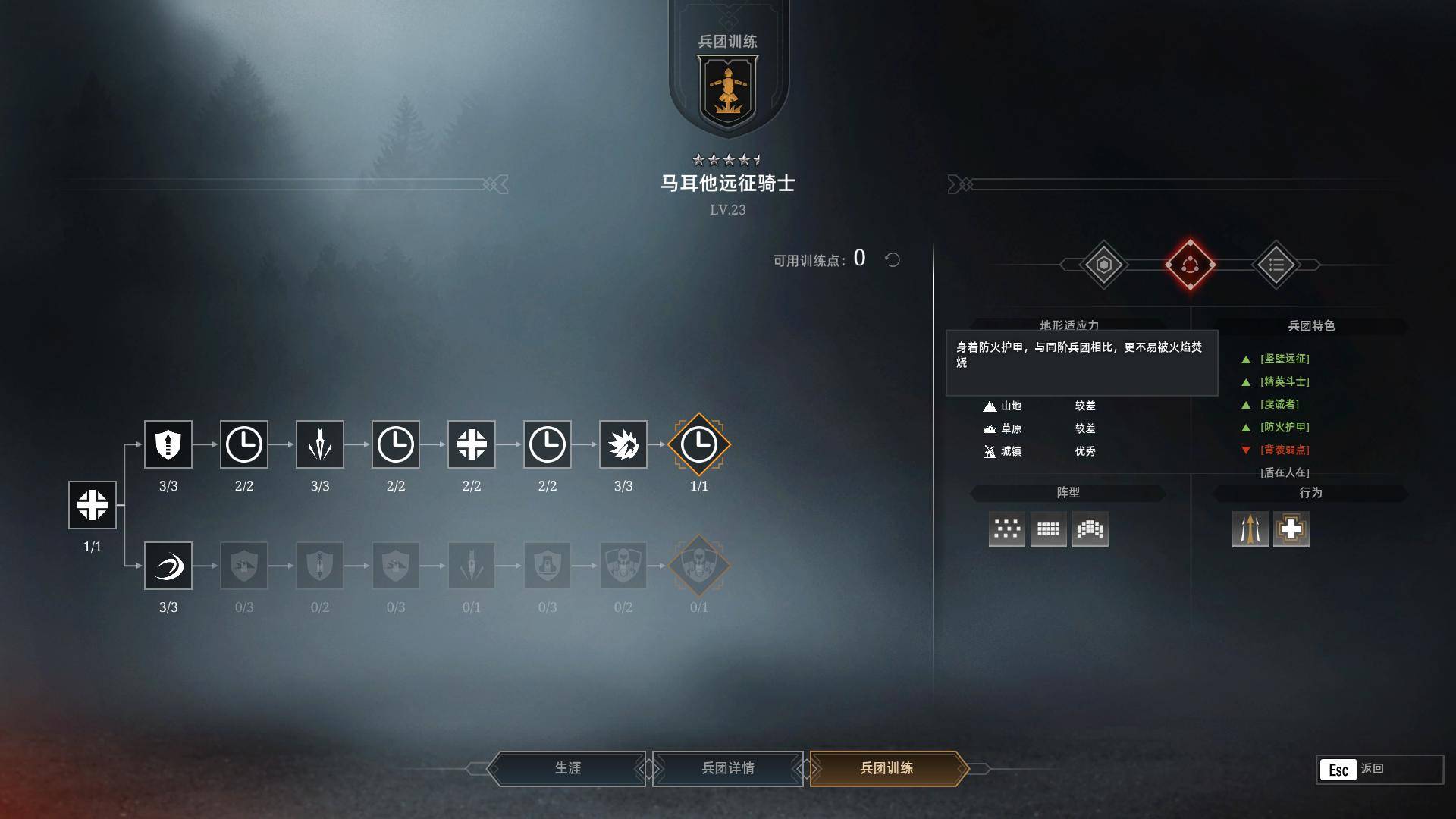This screenshot has width=1456, height=819.
Task: Reset training points with circular arrow
Action: pos(893,260)
